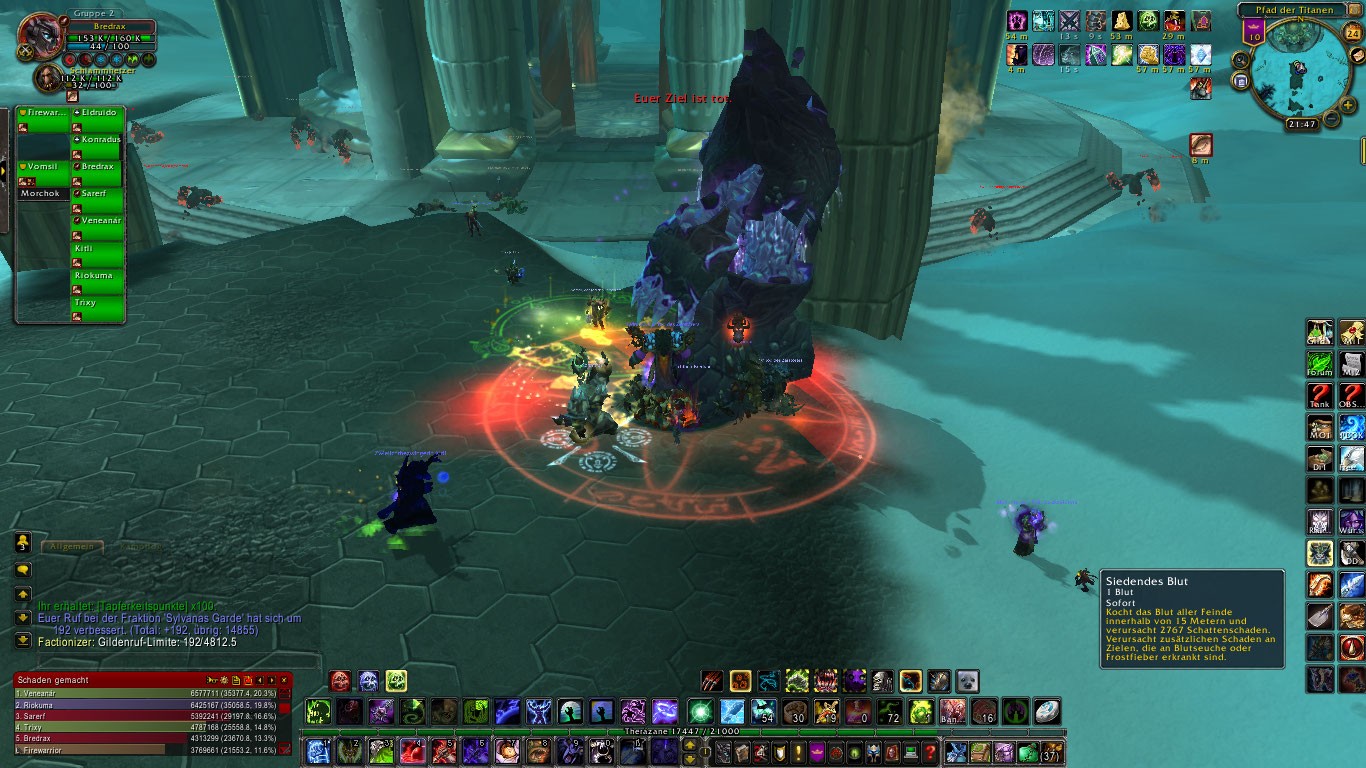1366x768 pixels.
Task: Close the Schaden gemacht damage meter
Action: 284,680
